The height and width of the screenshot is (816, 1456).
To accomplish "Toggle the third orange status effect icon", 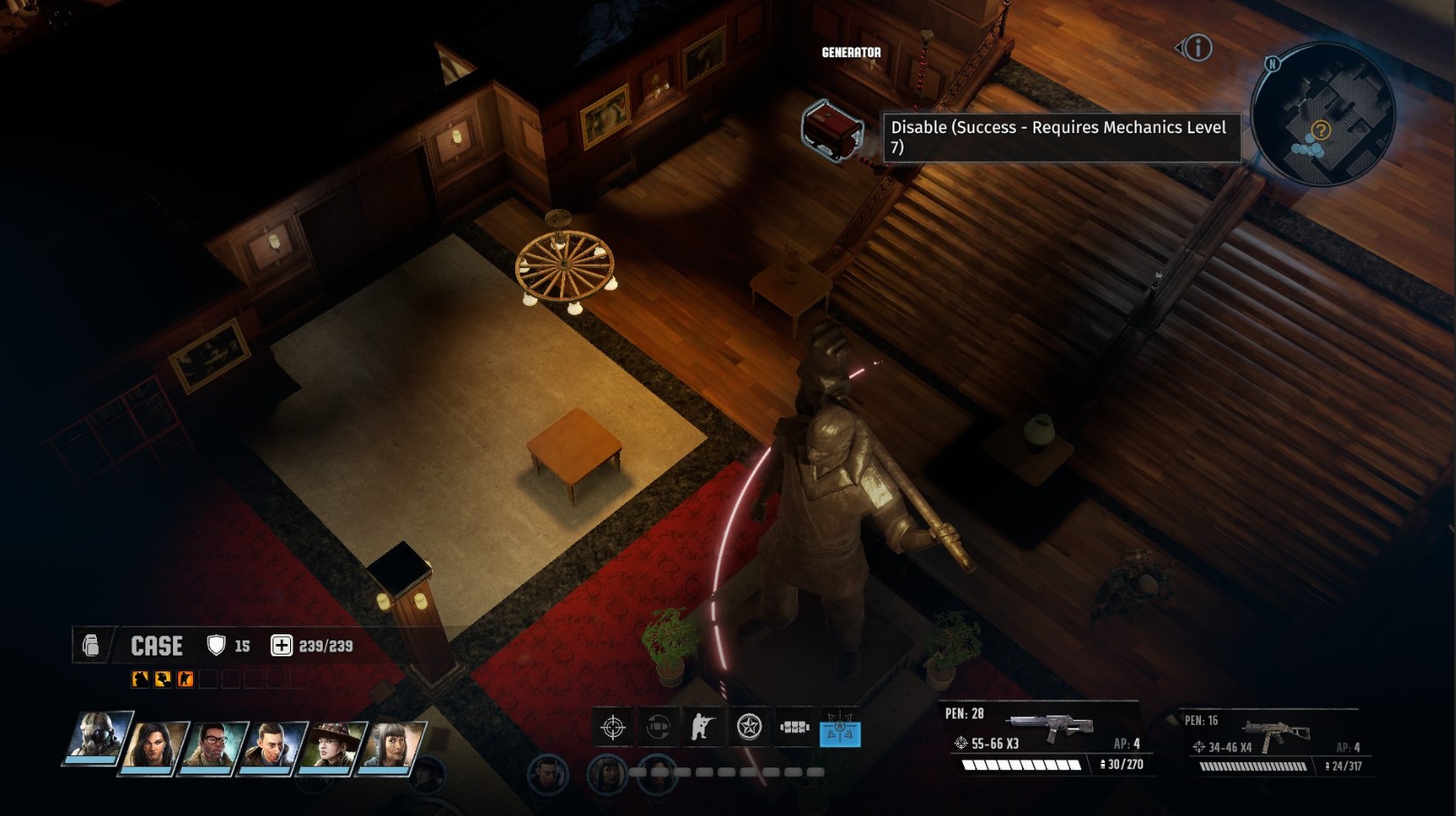I will (187, 678).
